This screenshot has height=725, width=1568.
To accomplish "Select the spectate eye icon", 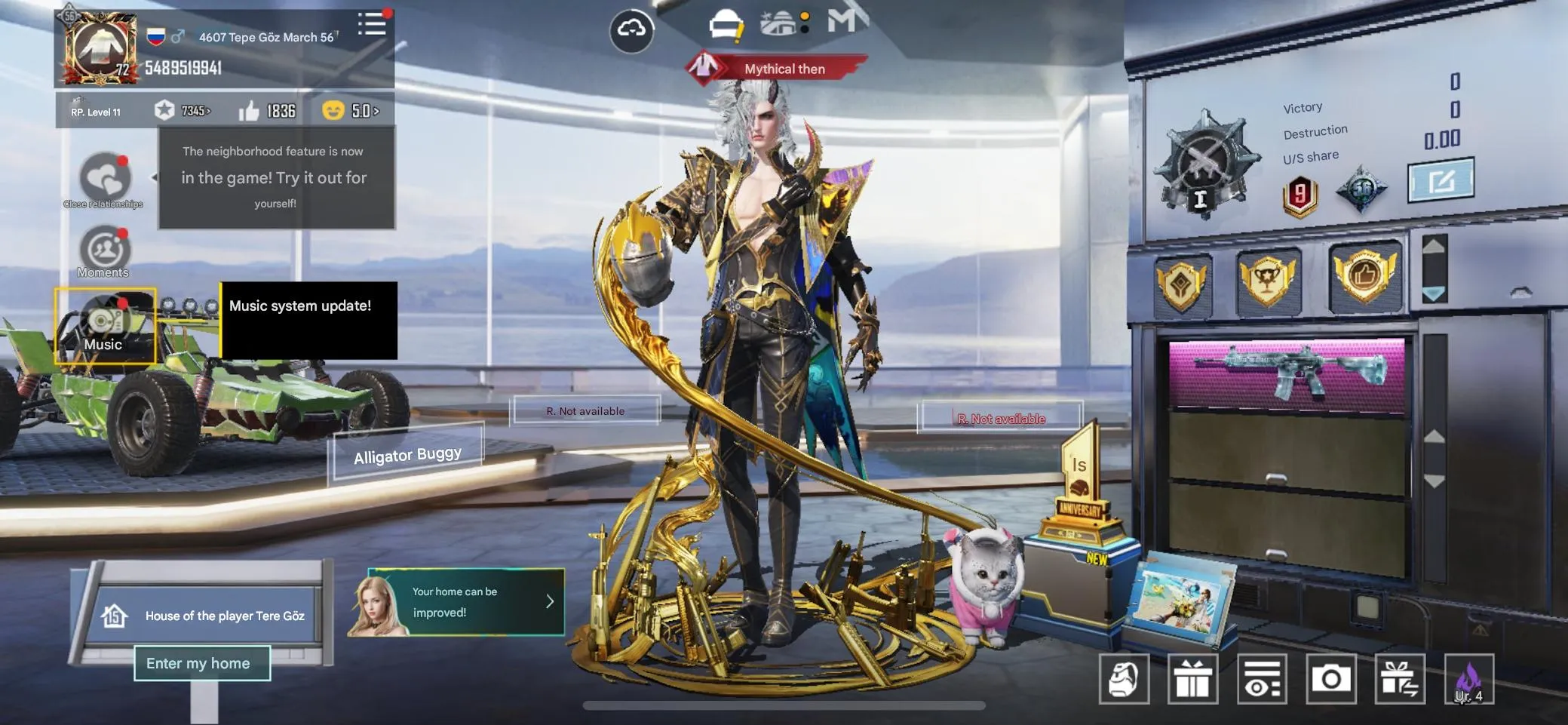I will 1263,677.
